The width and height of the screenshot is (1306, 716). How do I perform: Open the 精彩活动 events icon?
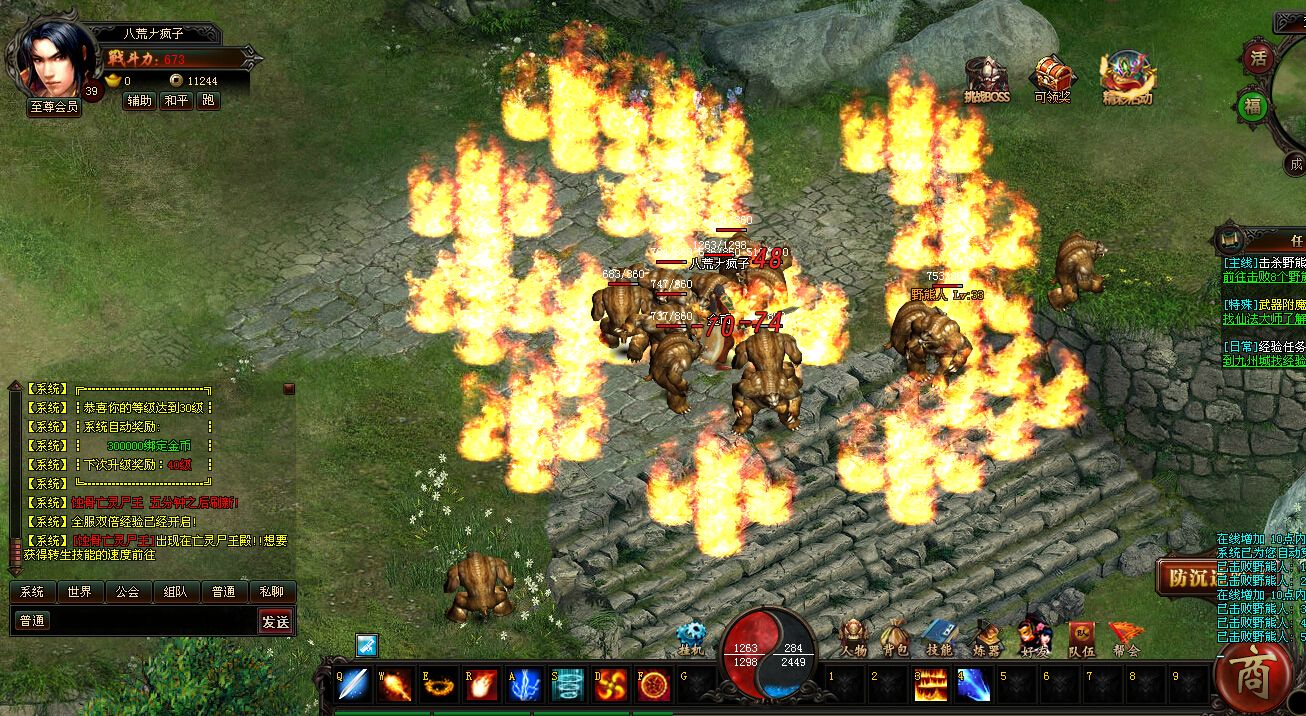pyautogui.click(x=1127, y=78)
